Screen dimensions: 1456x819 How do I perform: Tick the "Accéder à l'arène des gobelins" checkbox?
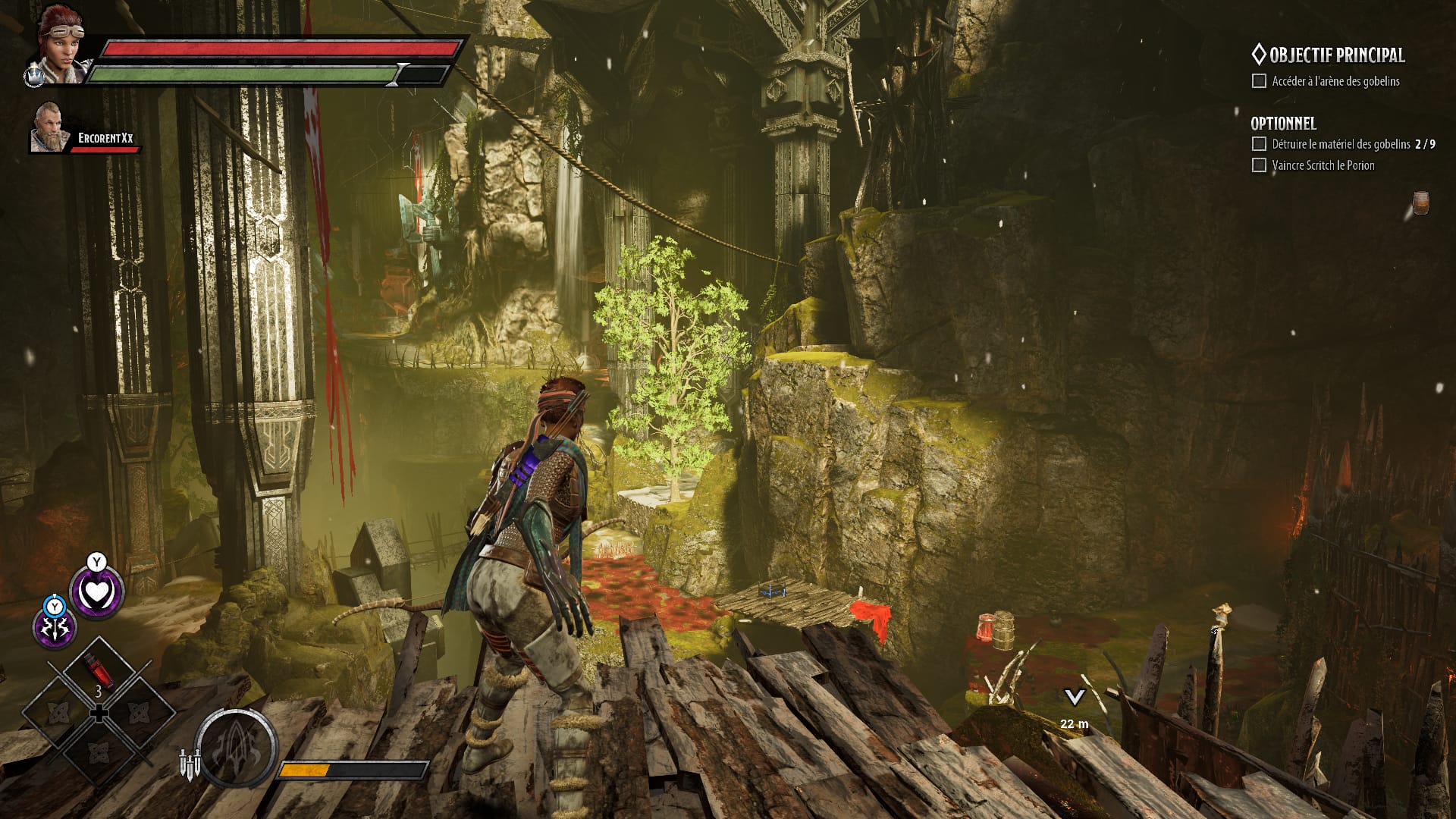tap(1259, 81)
